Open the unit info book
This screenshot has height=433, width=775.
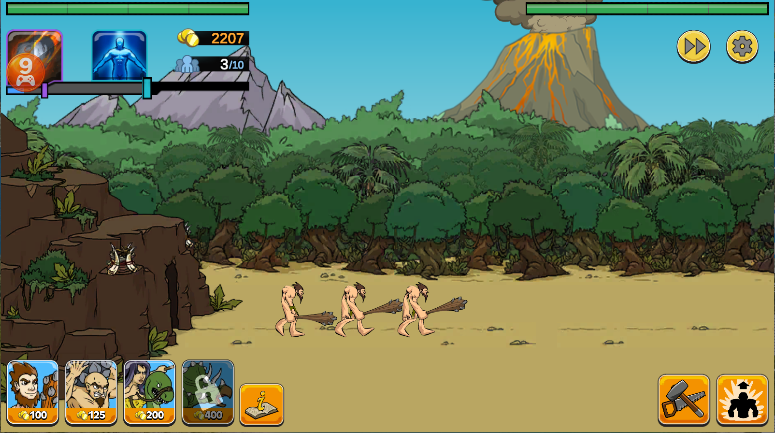pos(261,404)
